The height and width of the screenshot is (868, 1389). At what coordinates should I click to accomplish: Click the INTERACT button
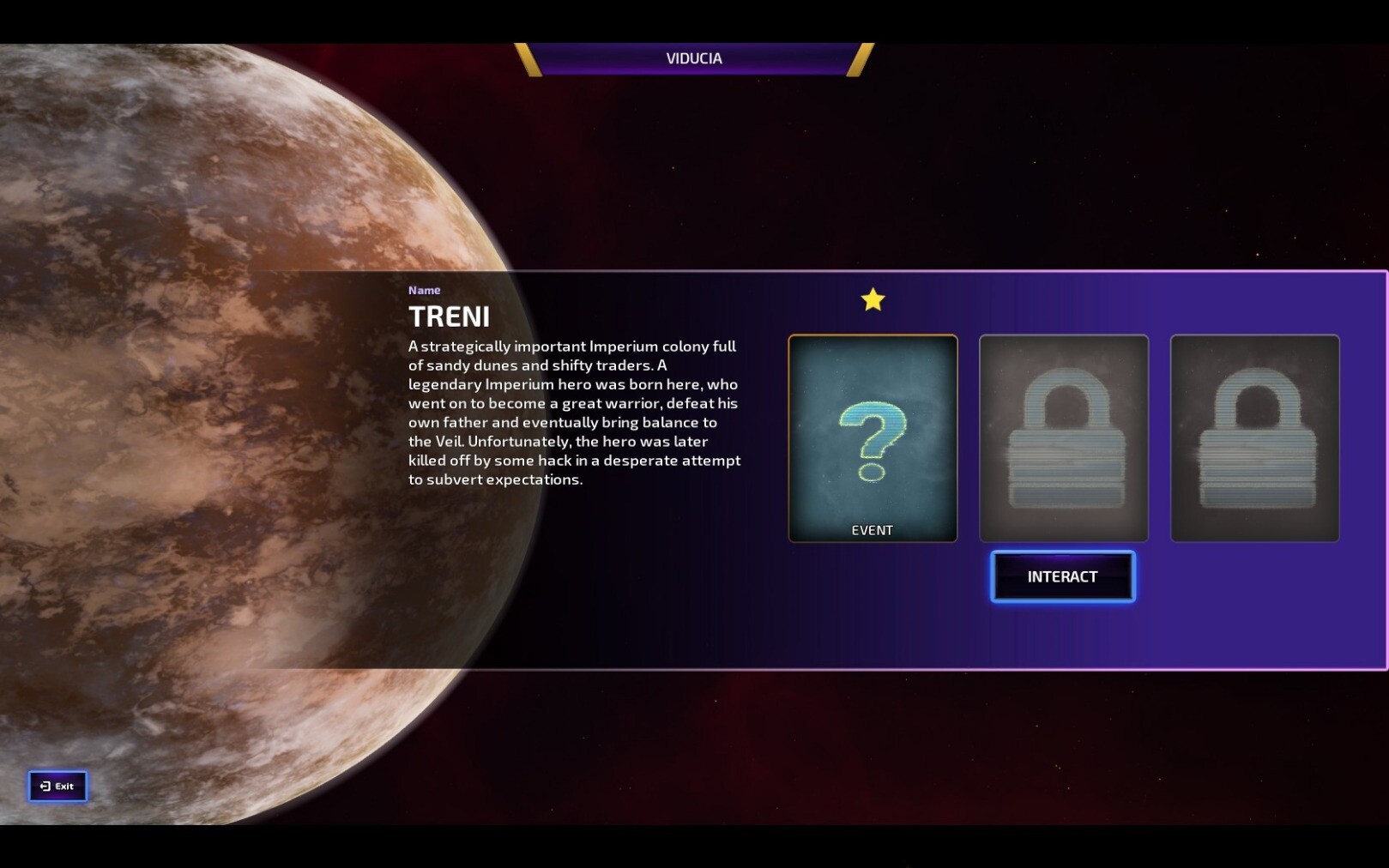[1062, 576]
